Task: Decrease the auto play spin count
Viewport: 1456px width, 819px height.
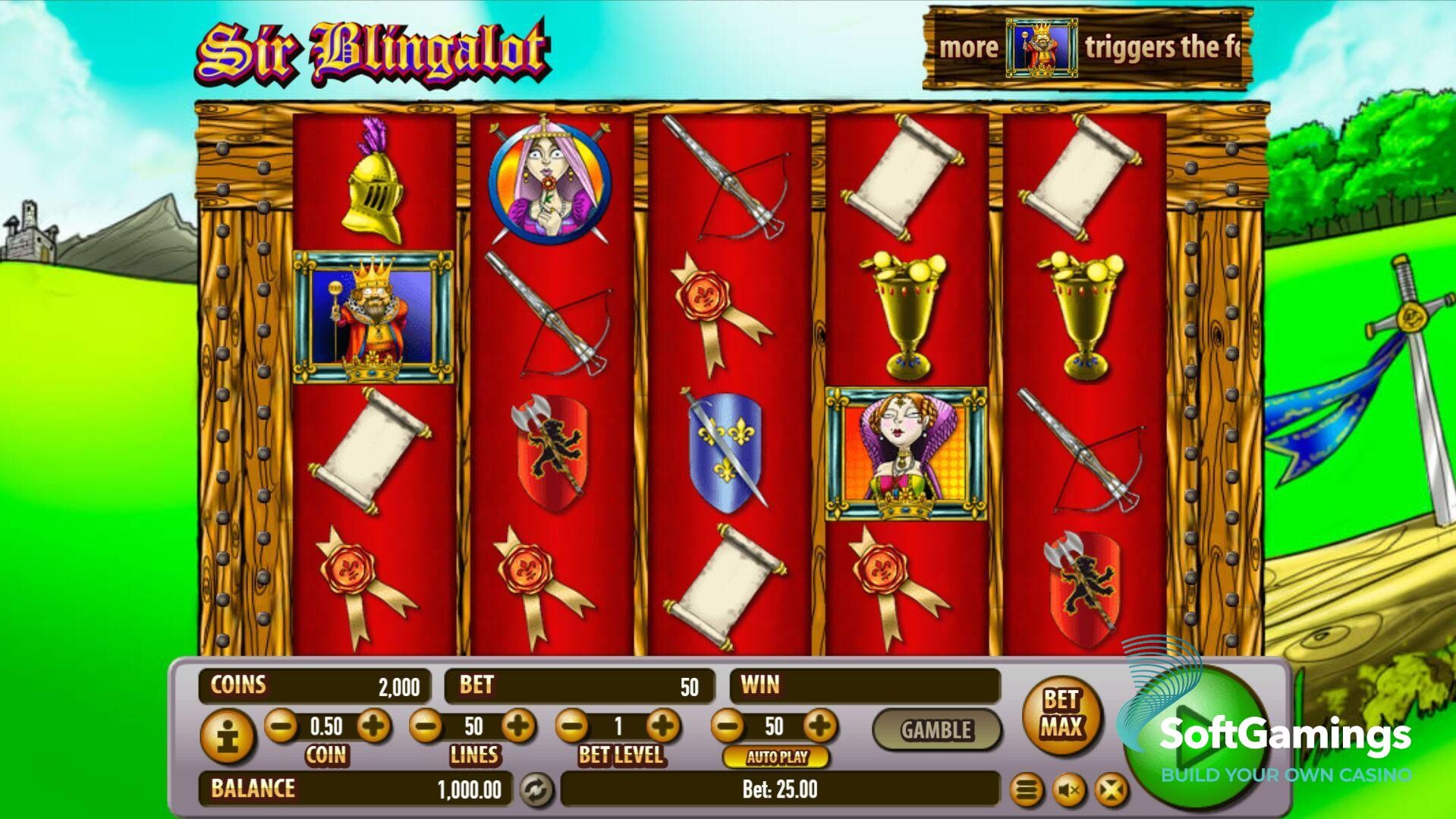Action: (728, 726)
